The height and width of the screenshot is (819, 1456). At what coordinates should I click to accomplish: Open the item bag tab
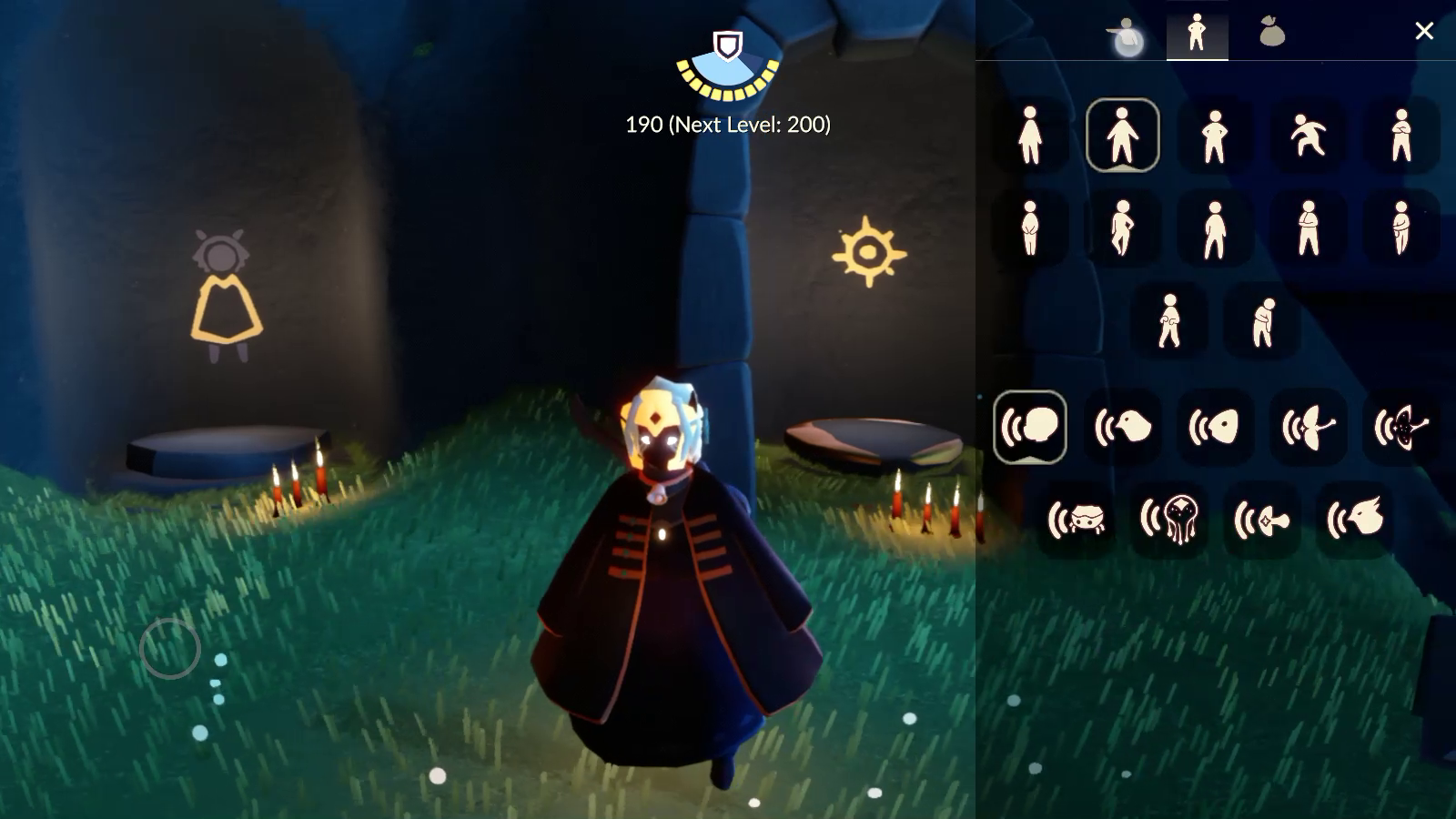point(1271,33)
